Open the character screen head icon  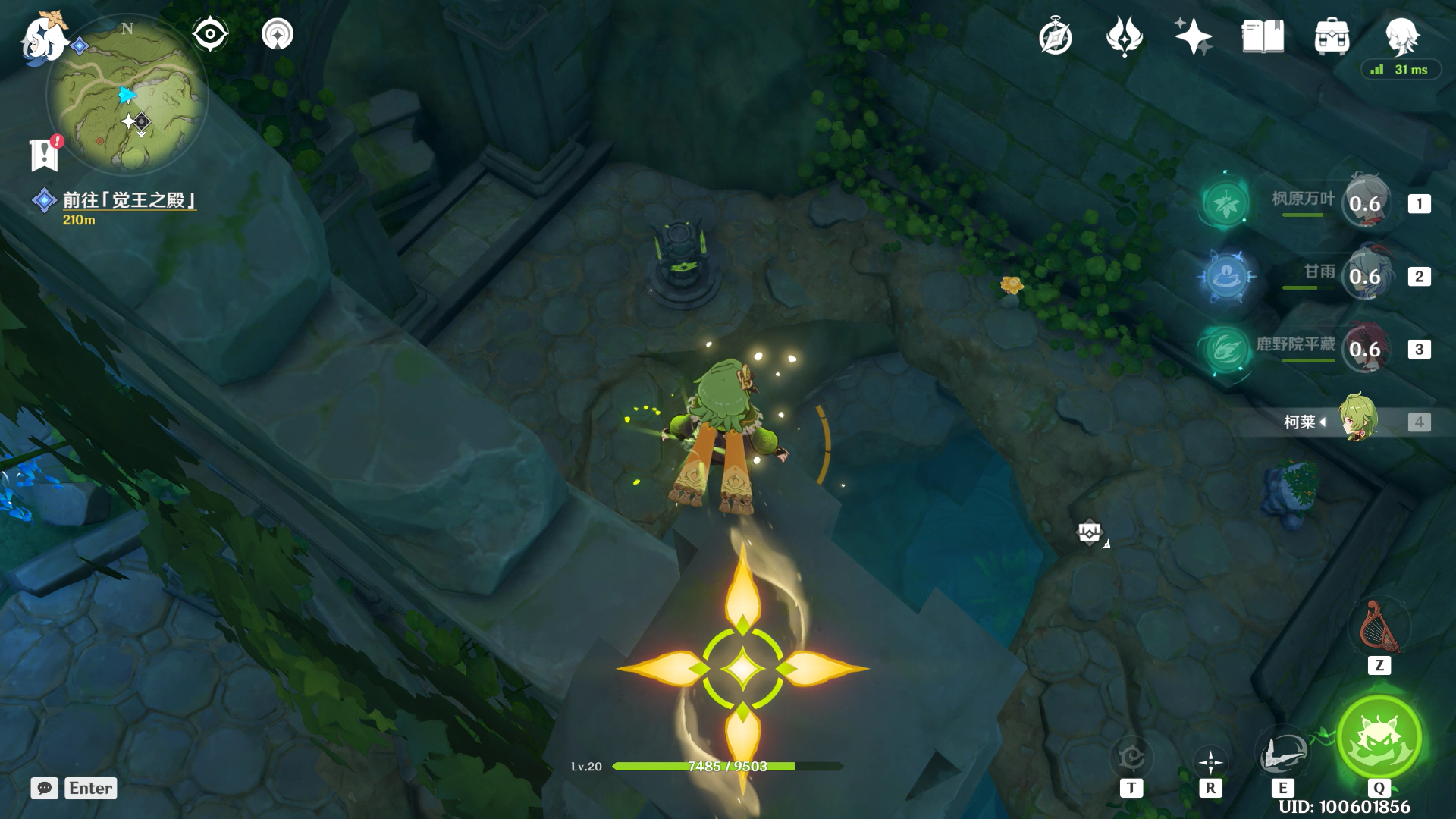1401,36
